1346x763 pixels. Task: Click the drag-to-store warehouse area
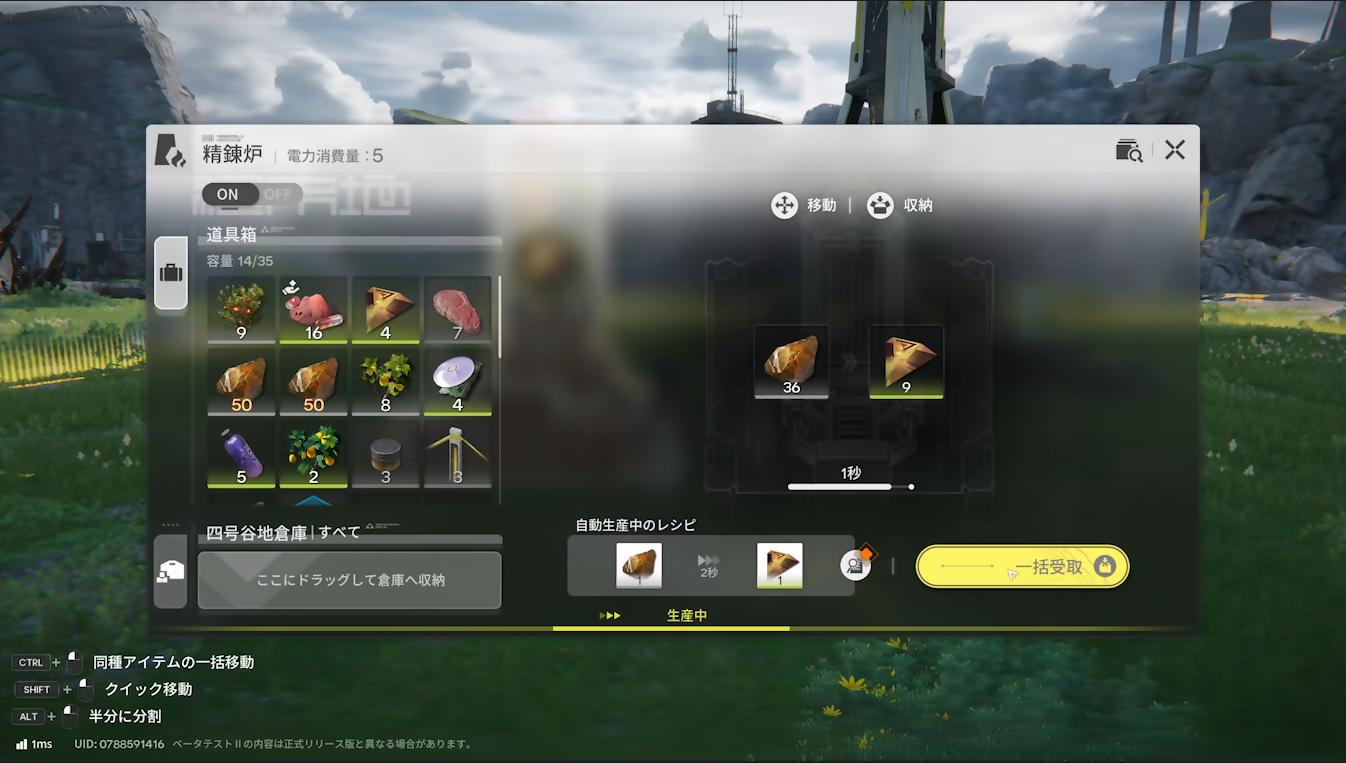coord(348,580)
